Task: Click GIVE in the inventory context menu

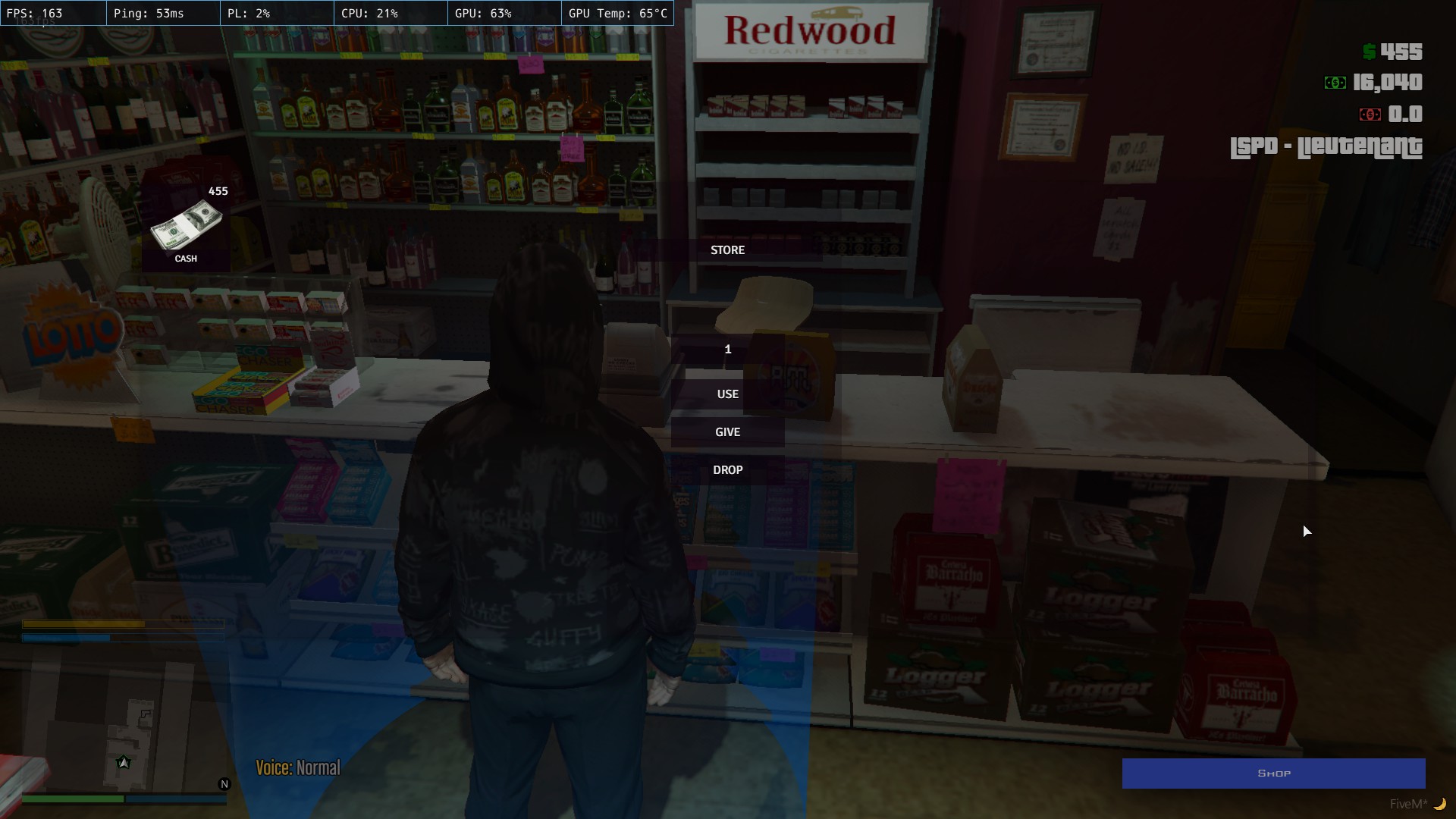Action: pyautogui.click(x=727, y=431)
